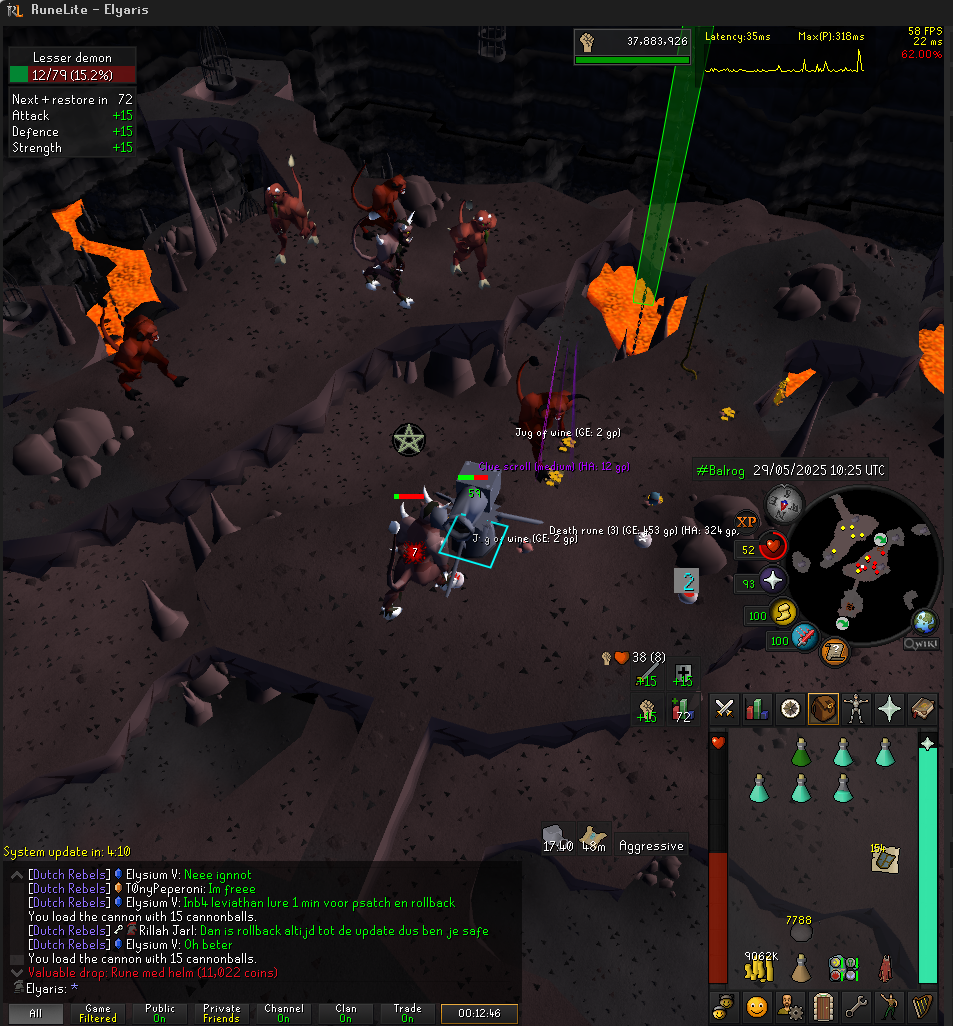953x1026 pixels.
Task: Toggle the XP drops button
Action: pos(746,521)
